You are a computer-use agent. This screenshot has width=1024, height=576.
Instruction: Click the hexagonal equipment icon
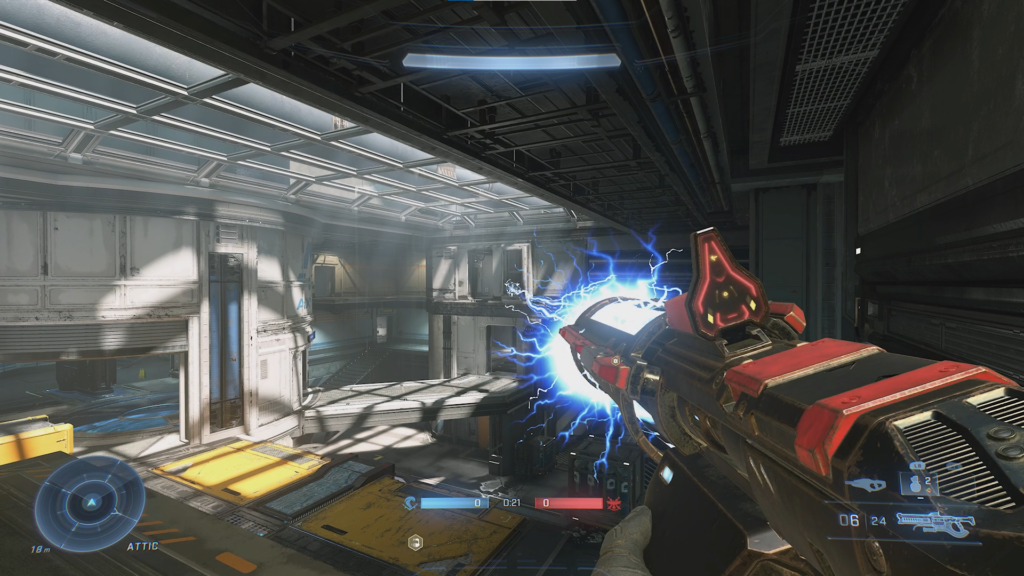(x=416, y=542)
